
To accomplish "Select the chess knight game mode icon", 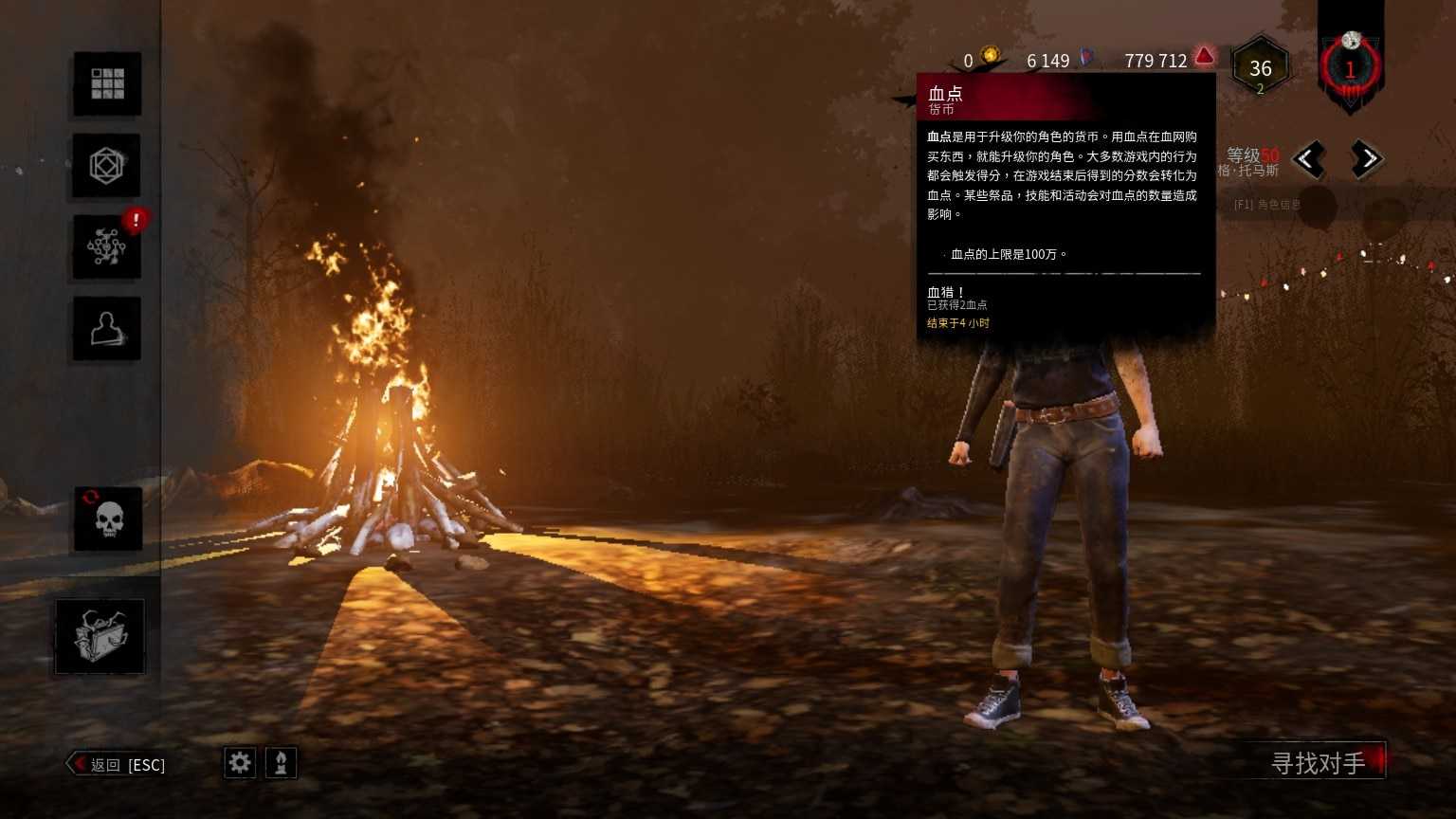I will point(282,762).
